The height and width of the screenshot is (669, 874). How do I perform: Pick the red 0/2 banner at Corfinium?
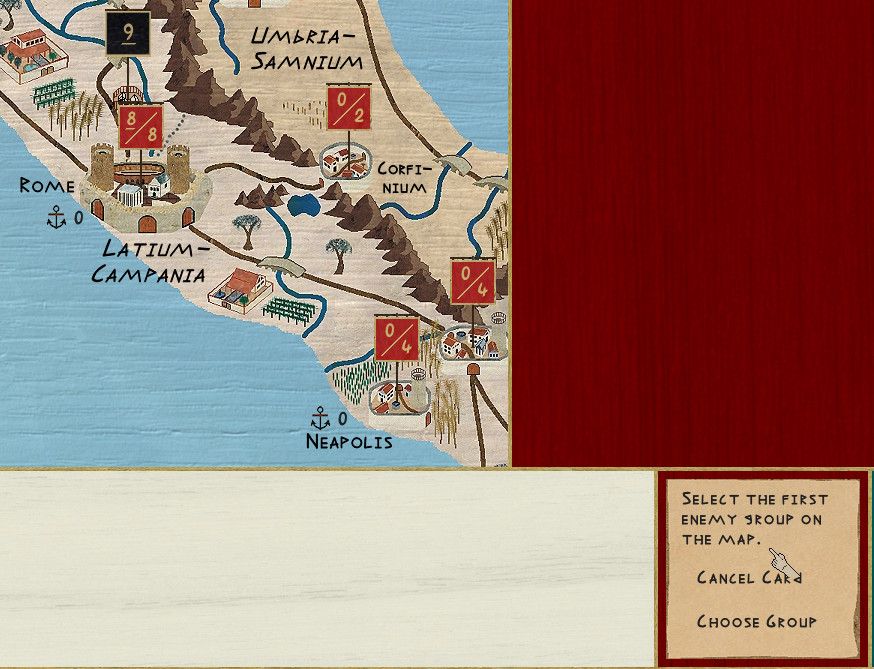pos(348,108)
